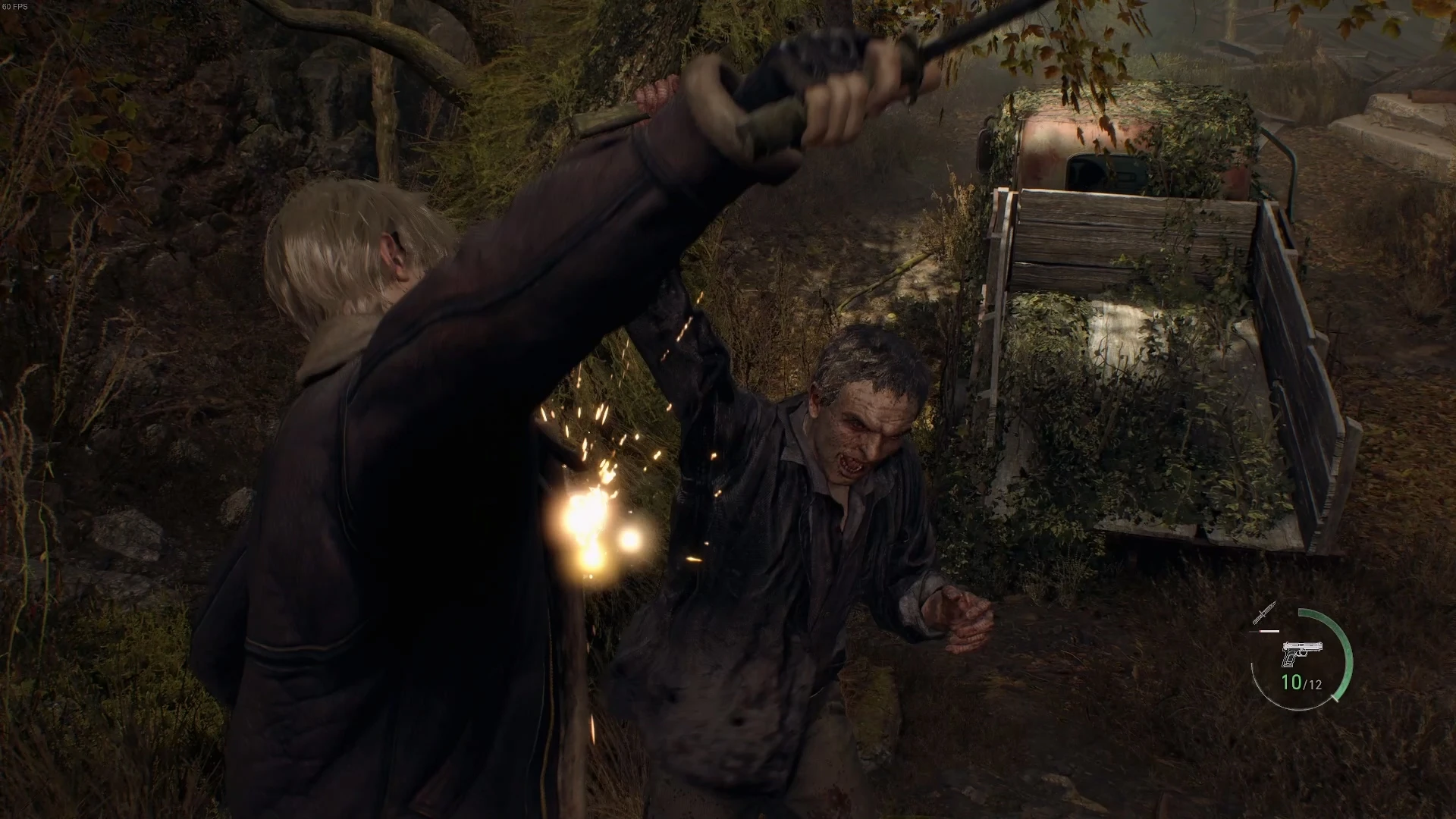
Task: Click the pistol grip in the weapon icon
Action: [x=1289, y=658]
